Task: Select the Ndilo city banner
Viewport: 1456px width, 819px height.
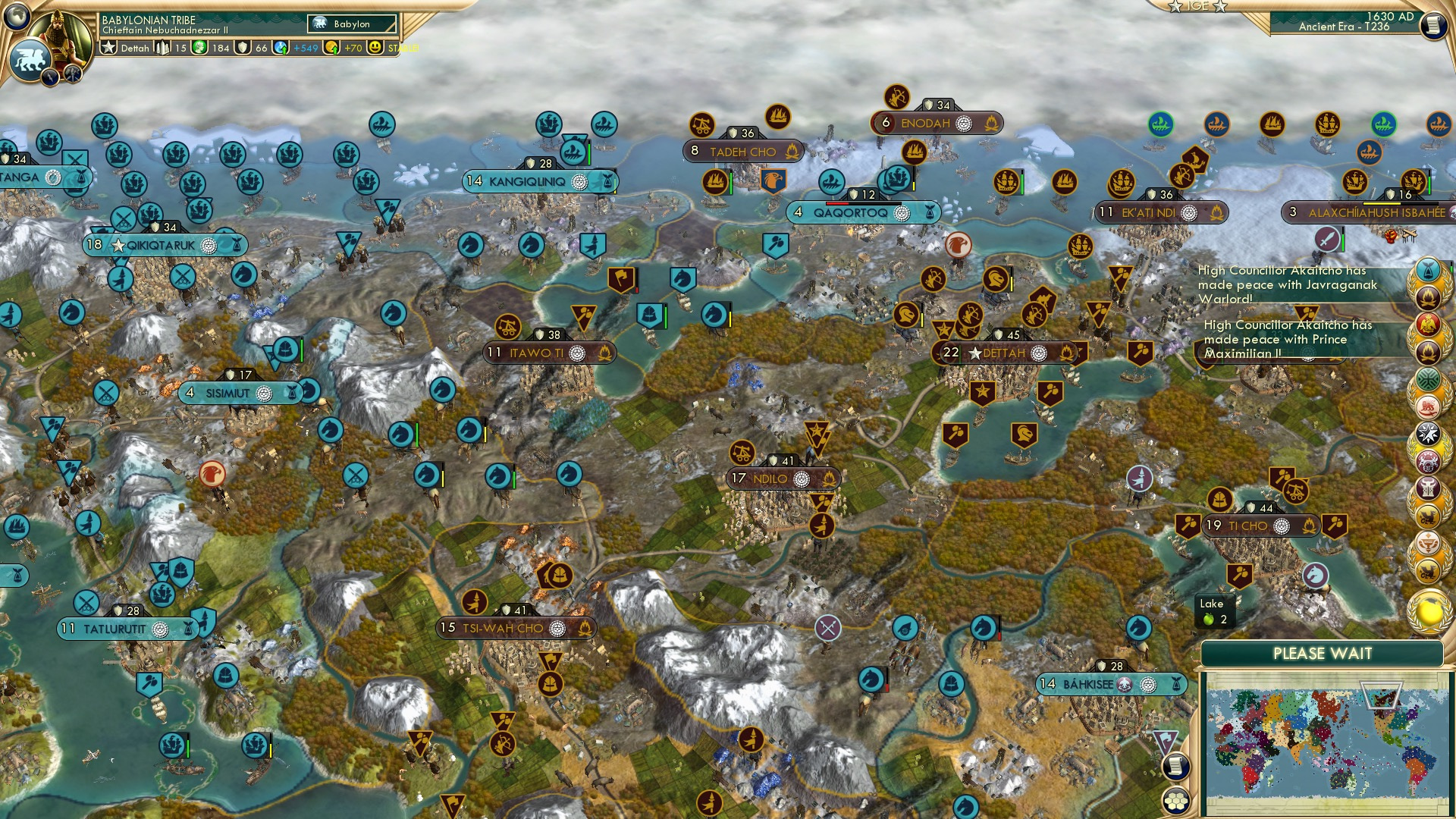Action: (771, 479)
